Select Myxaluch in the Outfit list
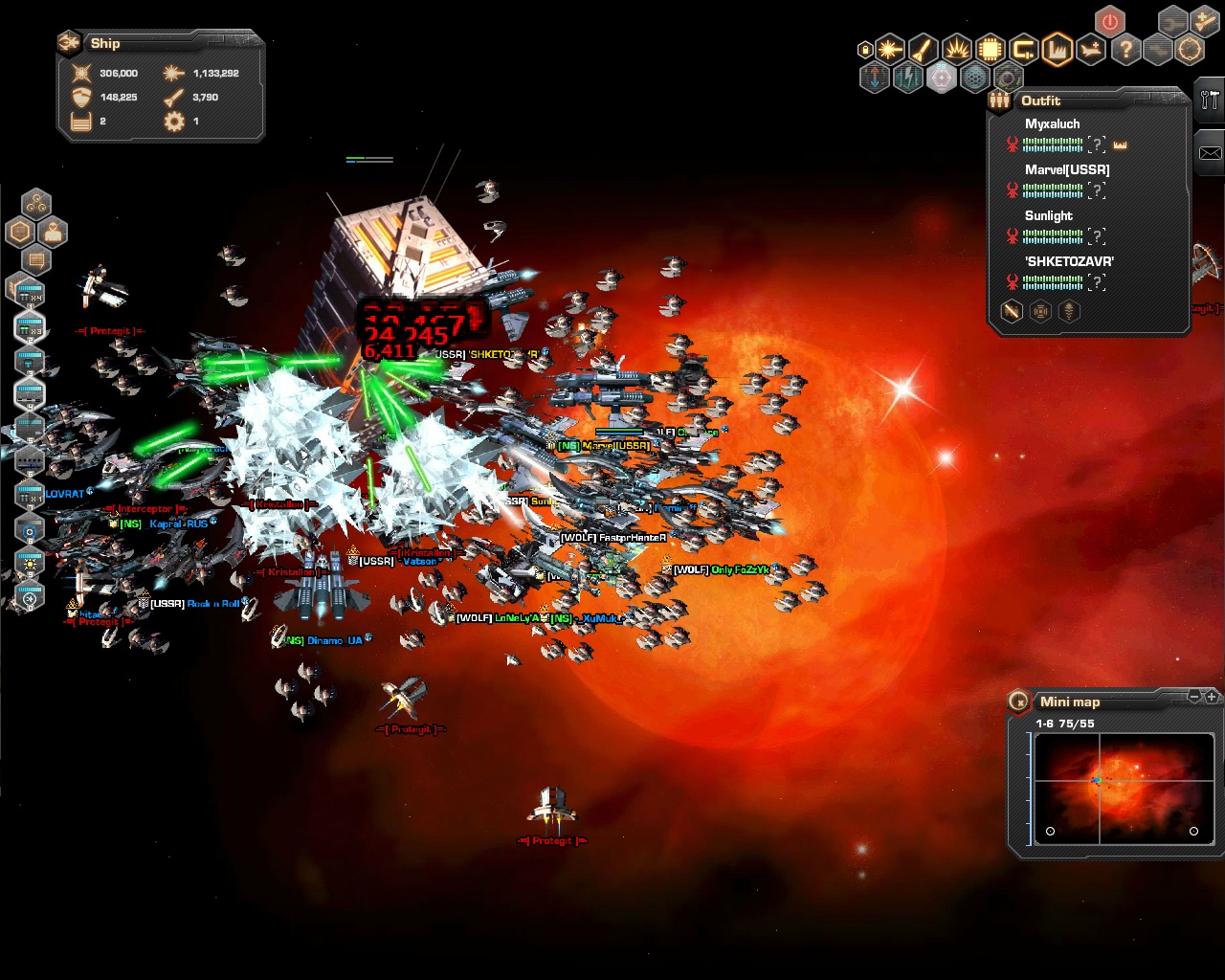 (x=1052, y=124)
